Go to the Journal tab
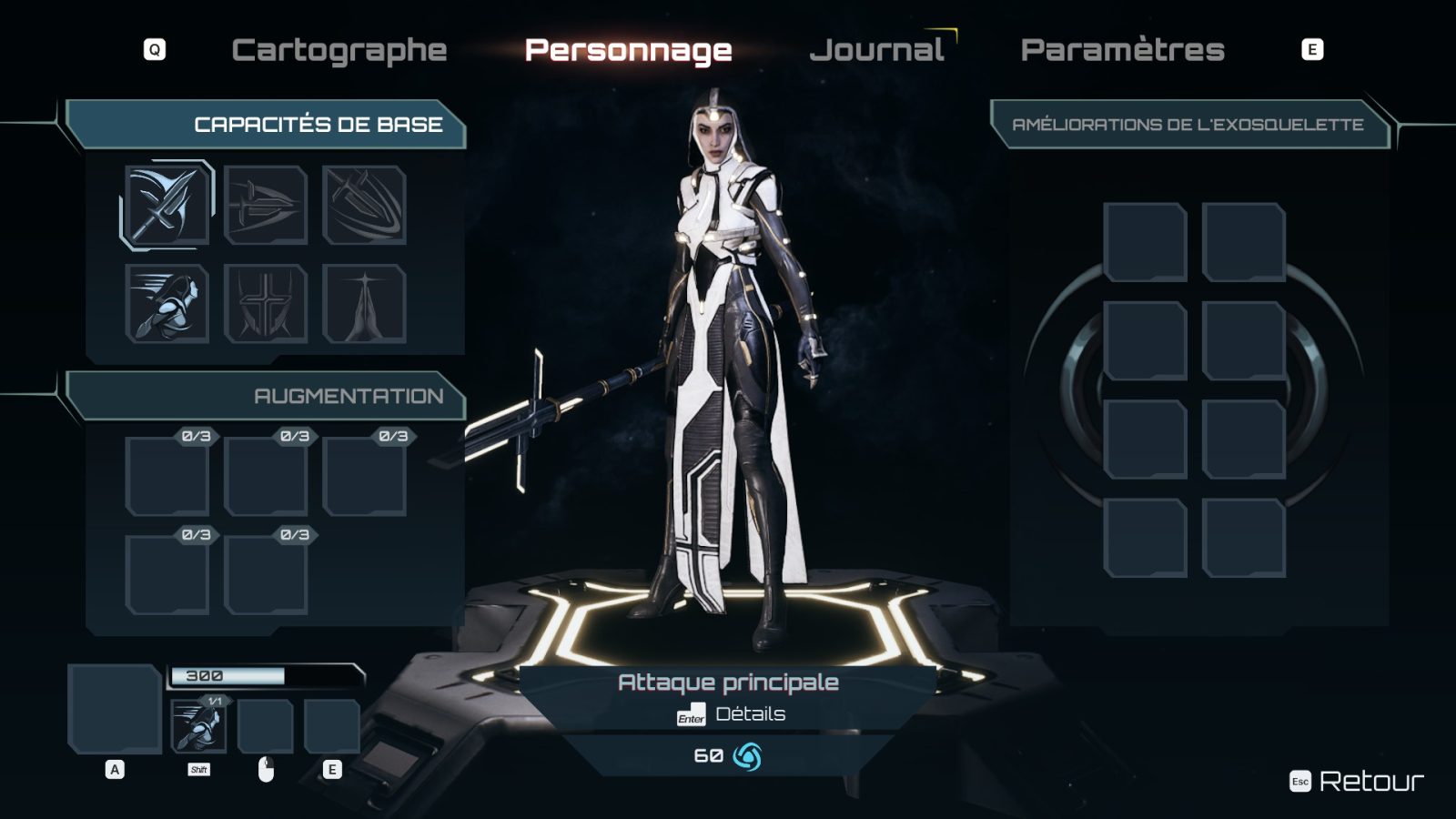The width and height of the screenshot is (1456, 819). 876,50
